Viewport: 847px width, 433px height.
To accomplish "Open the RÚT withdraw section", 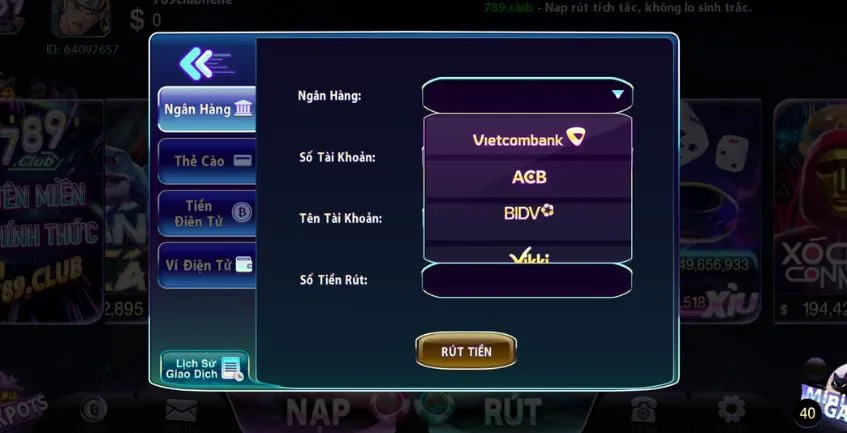I will (512, 410).
